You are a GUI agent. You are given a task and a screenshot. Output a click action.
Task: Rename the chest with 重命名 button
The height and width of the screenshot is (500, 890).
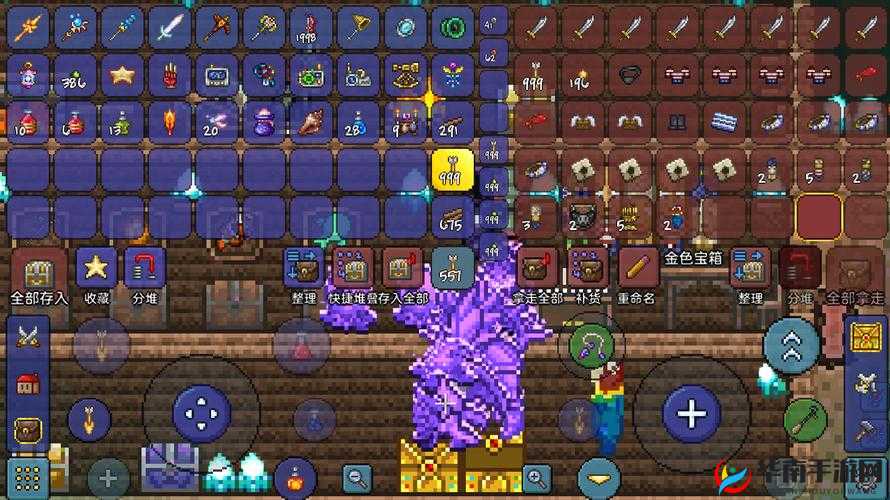[636, 270]
